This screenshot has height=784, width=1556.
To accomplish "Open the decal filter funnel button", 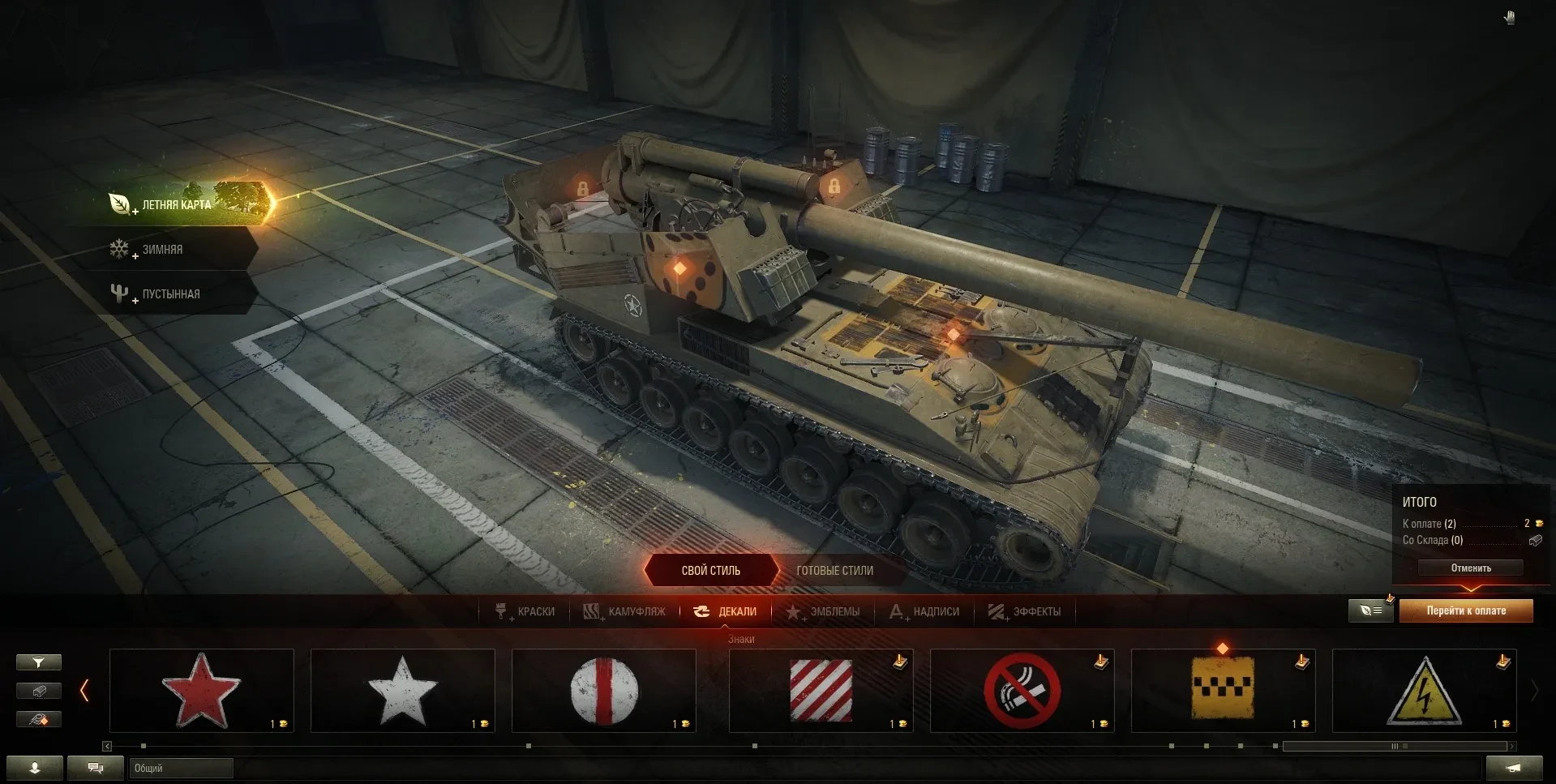I will tap(38, 662).
